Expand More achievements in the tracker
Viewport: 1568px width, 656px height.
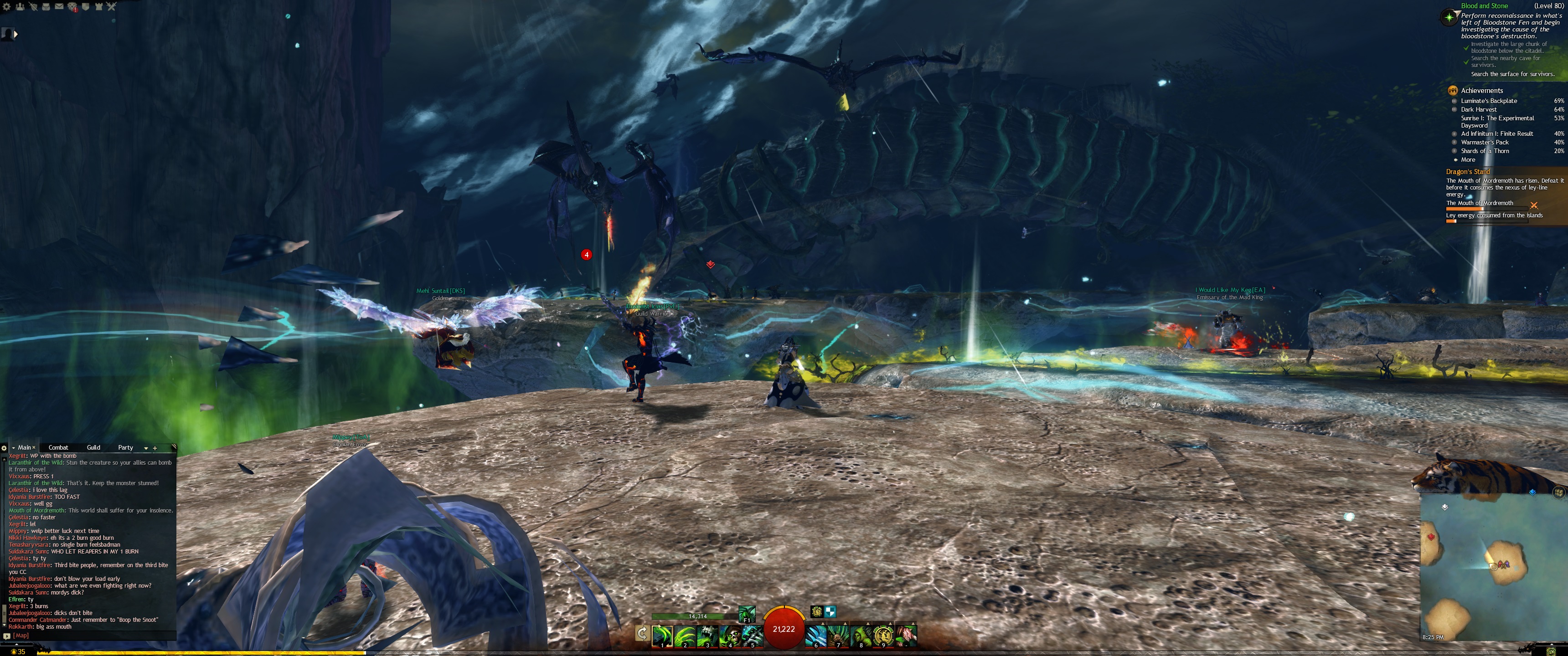pos(1468,159)
